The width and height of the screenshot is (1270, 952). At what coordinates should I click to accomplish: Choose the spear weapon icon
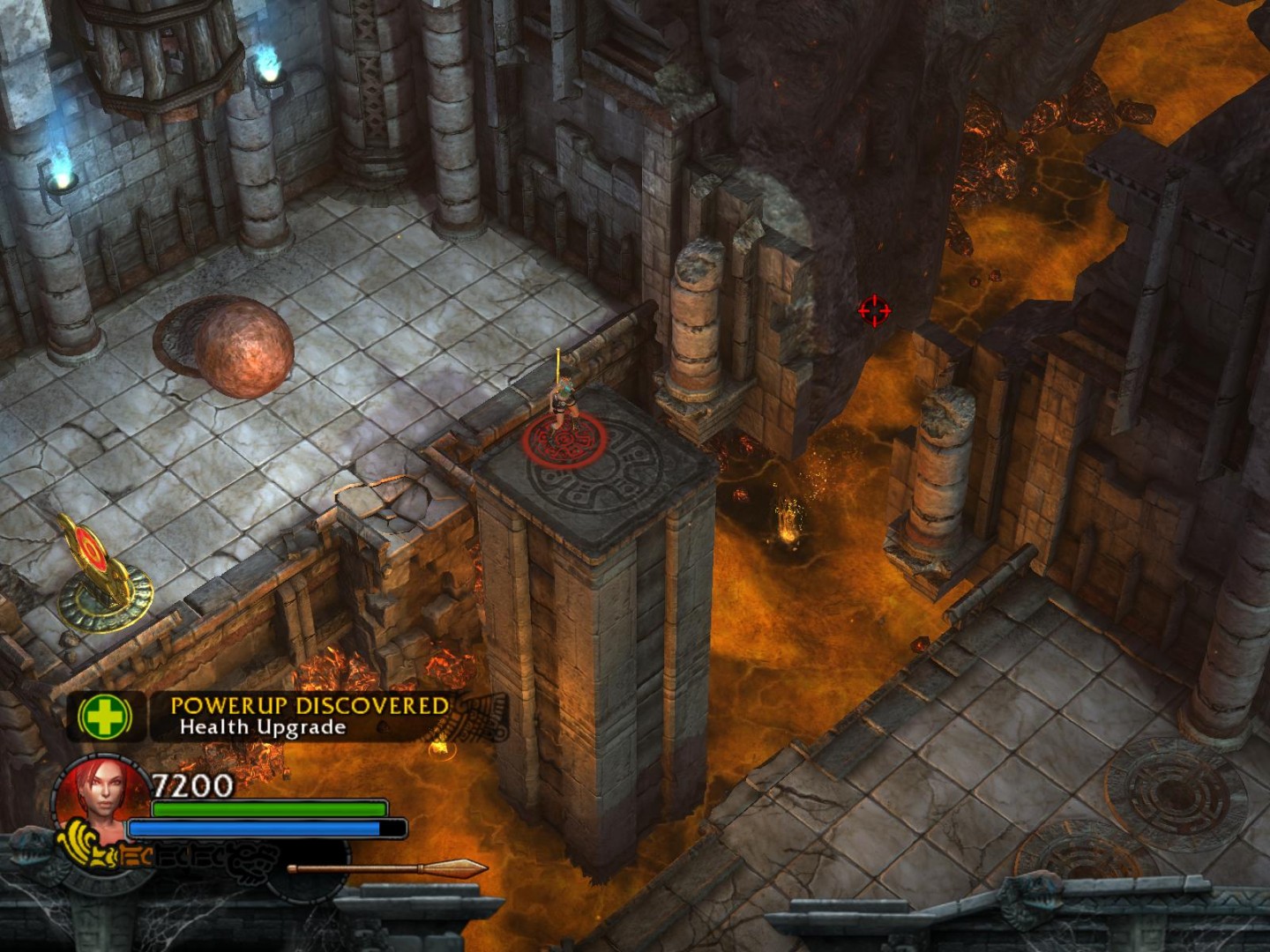pos(386,868)
